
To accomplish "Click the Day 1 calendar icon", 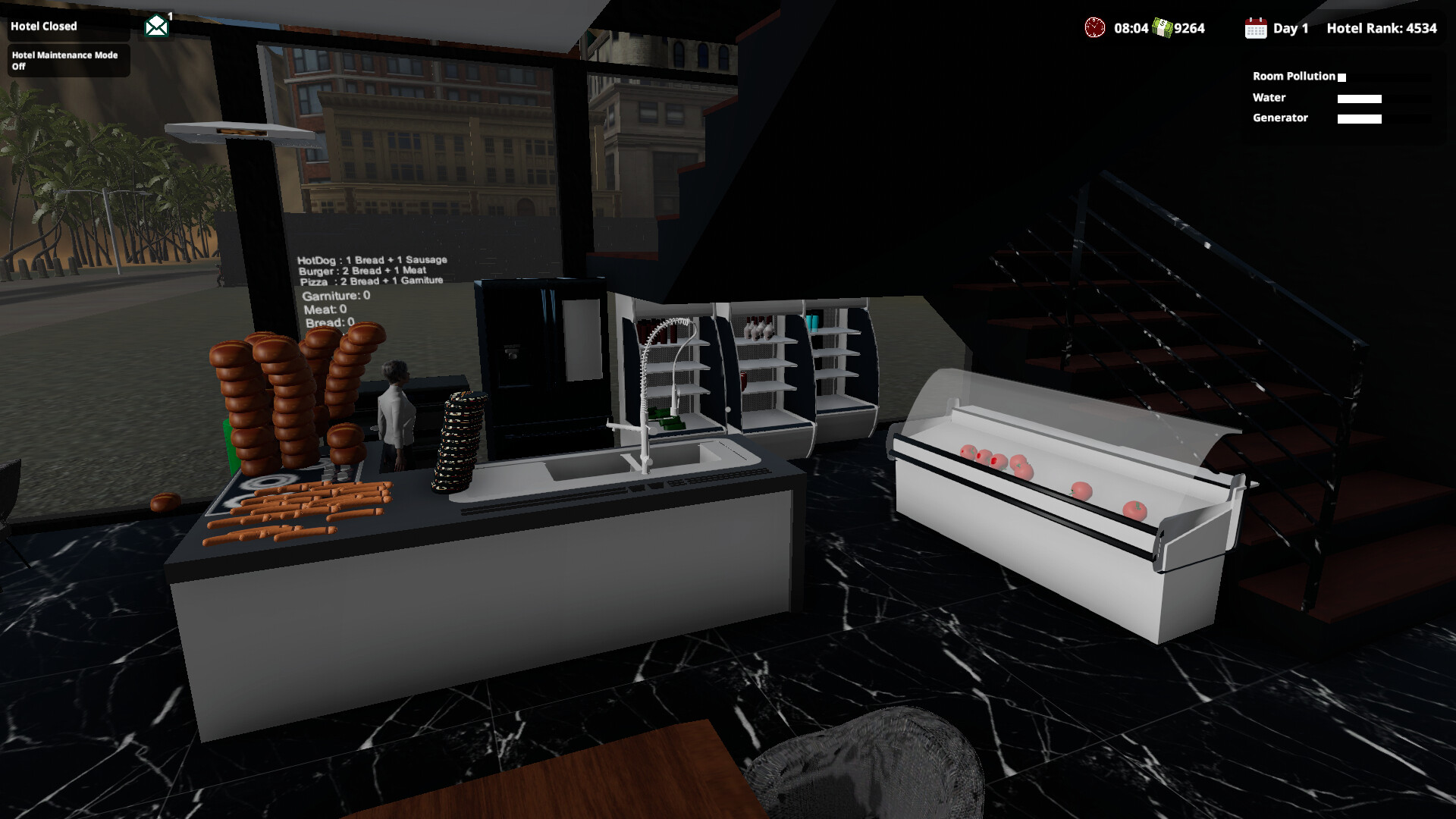I will [x=1257, y=28].
